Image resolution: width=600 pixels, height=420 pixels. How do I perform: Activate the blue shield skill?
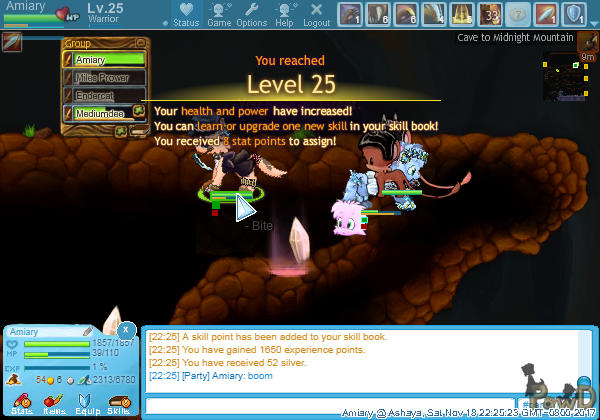click(574, 14)
